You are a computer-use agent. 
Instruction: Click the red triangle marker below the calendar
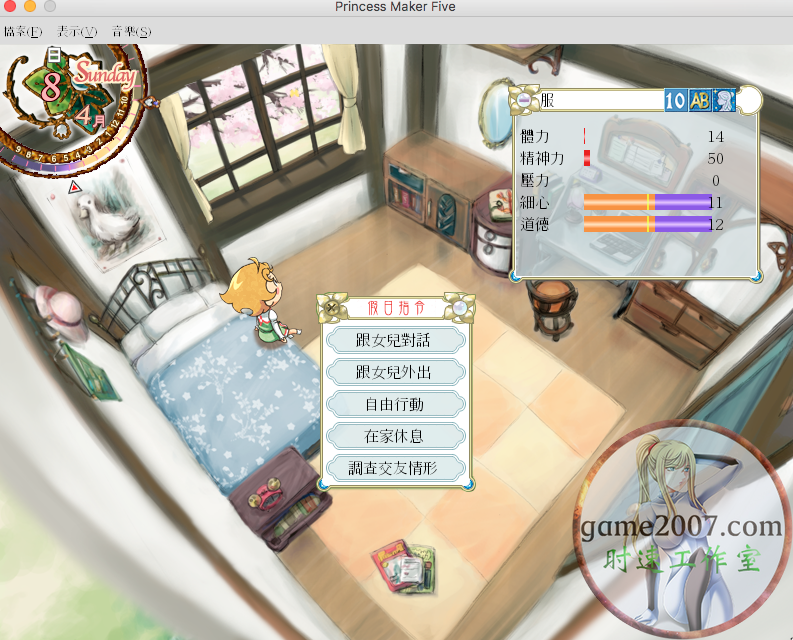(x=74, y=187)
